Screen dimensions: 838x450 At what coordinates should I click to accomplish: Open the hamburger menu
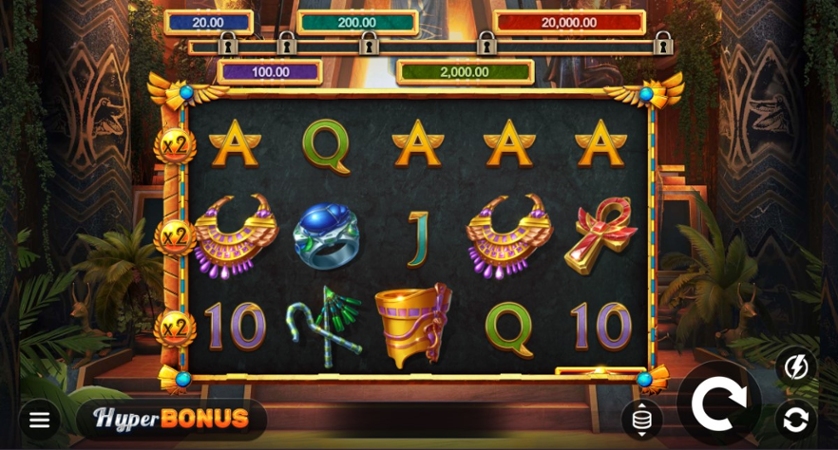point(39,420)
